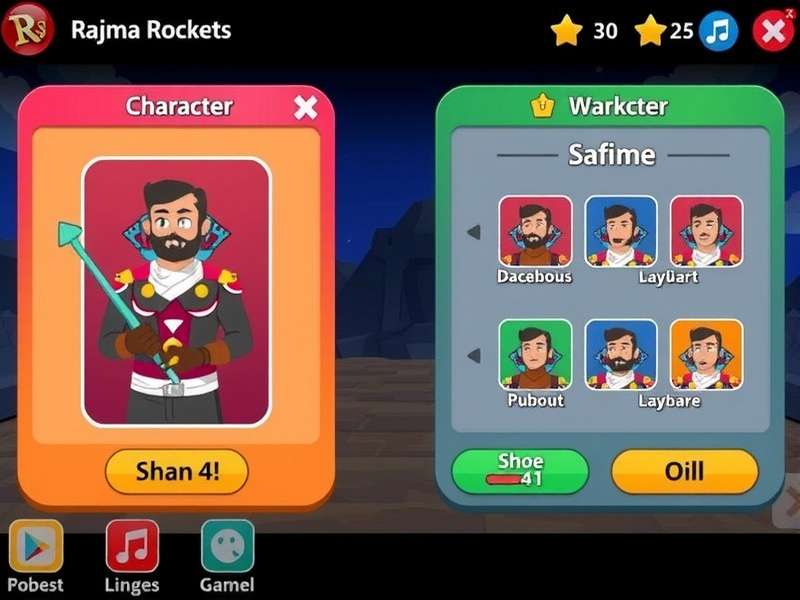Open the Linges music icon
Screen dimensions: 800x600
click(x=132, y=546)
